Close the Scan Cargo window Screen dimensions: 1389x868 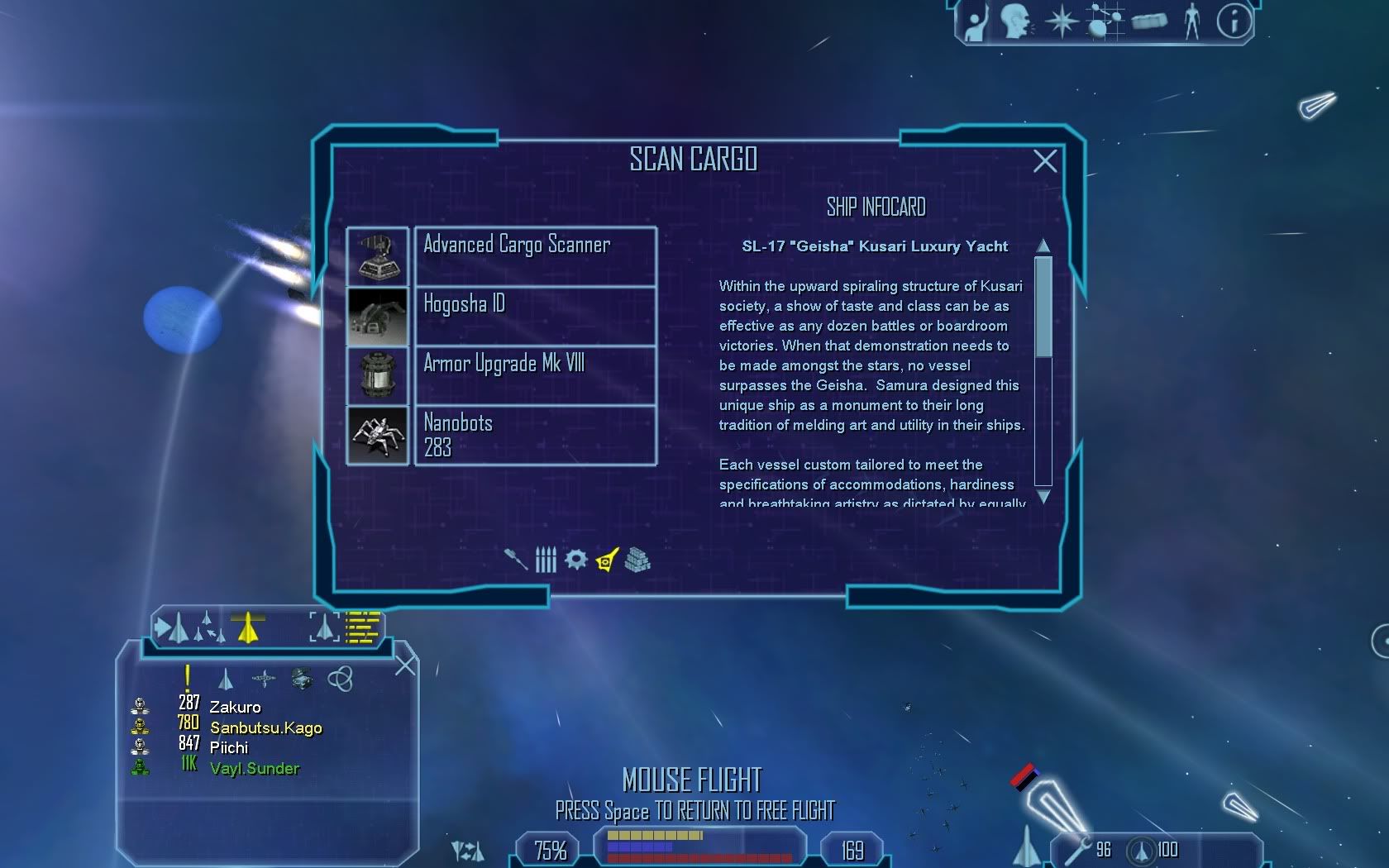(1045, 161)
